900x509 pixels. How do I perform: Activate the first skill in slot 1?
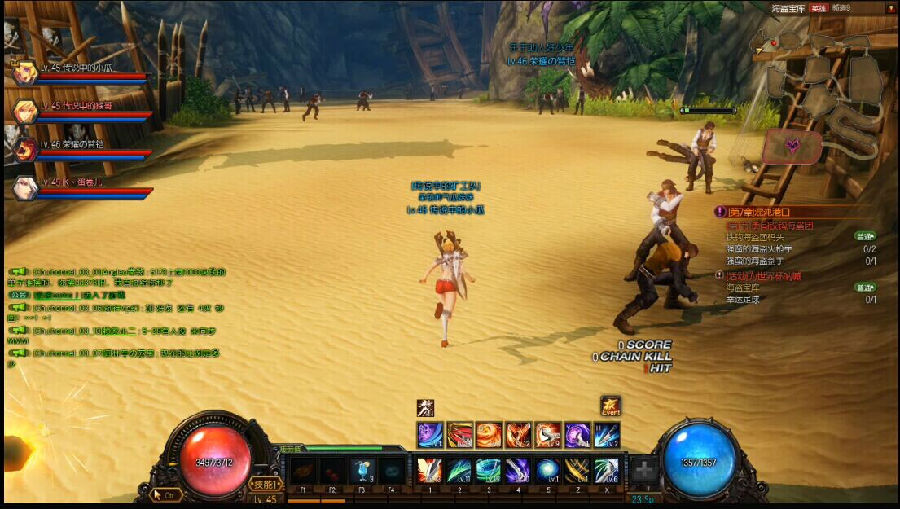click(429, 471)
